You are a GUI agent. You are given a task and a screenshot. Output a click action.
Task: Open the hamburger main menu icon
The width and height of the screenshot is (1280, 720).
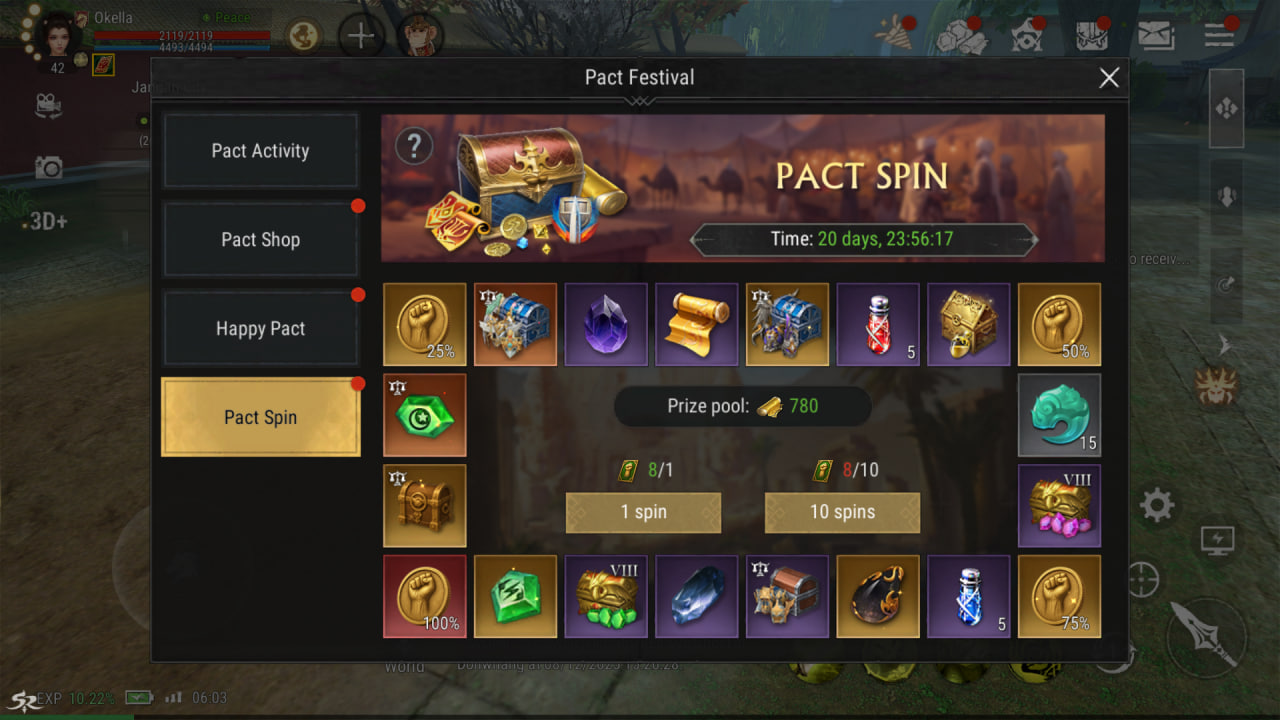[x=1219, y=35]
